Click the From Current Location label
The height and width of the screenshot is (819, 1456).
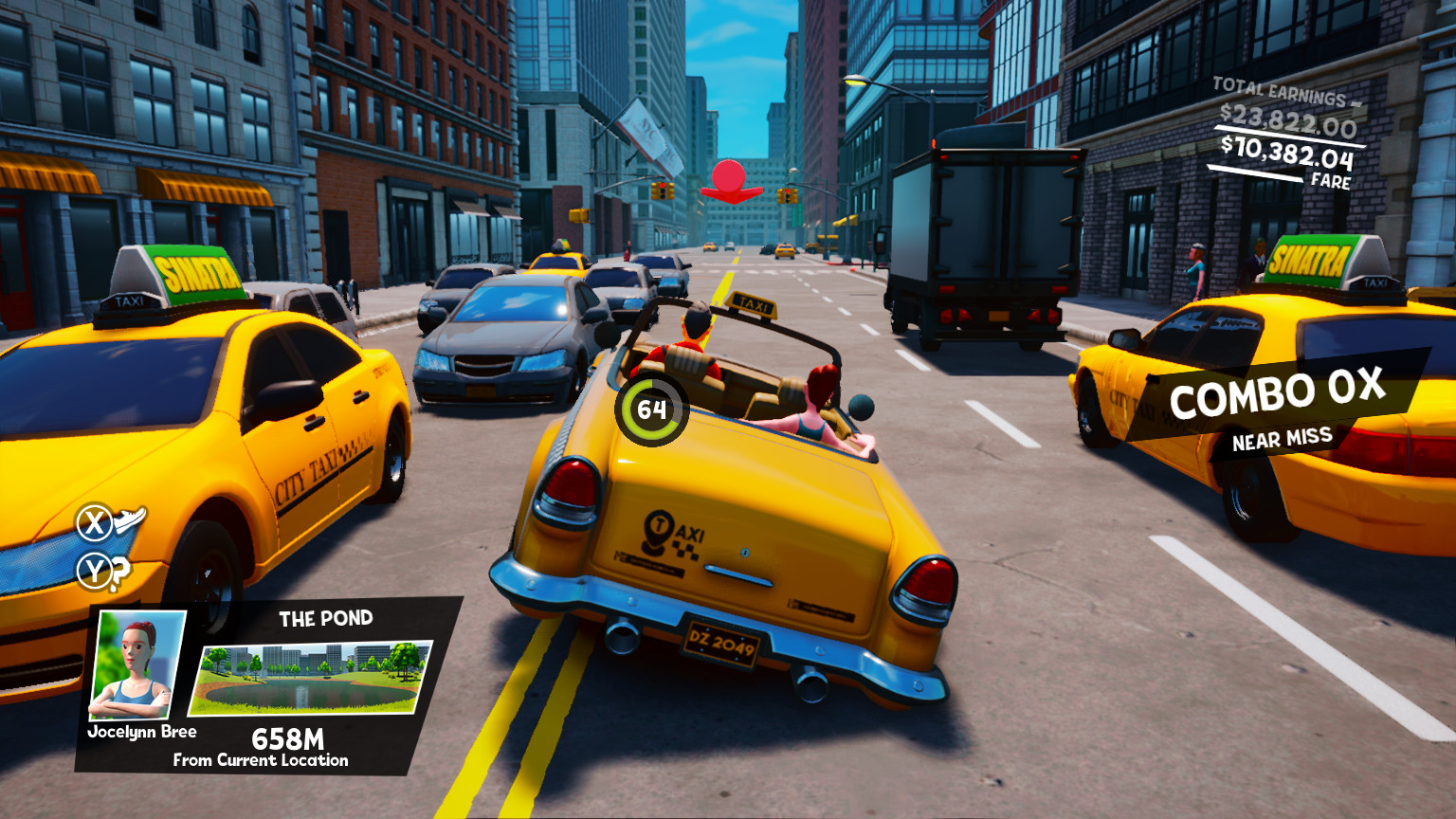pyautogui.click(x=260, y=760)
